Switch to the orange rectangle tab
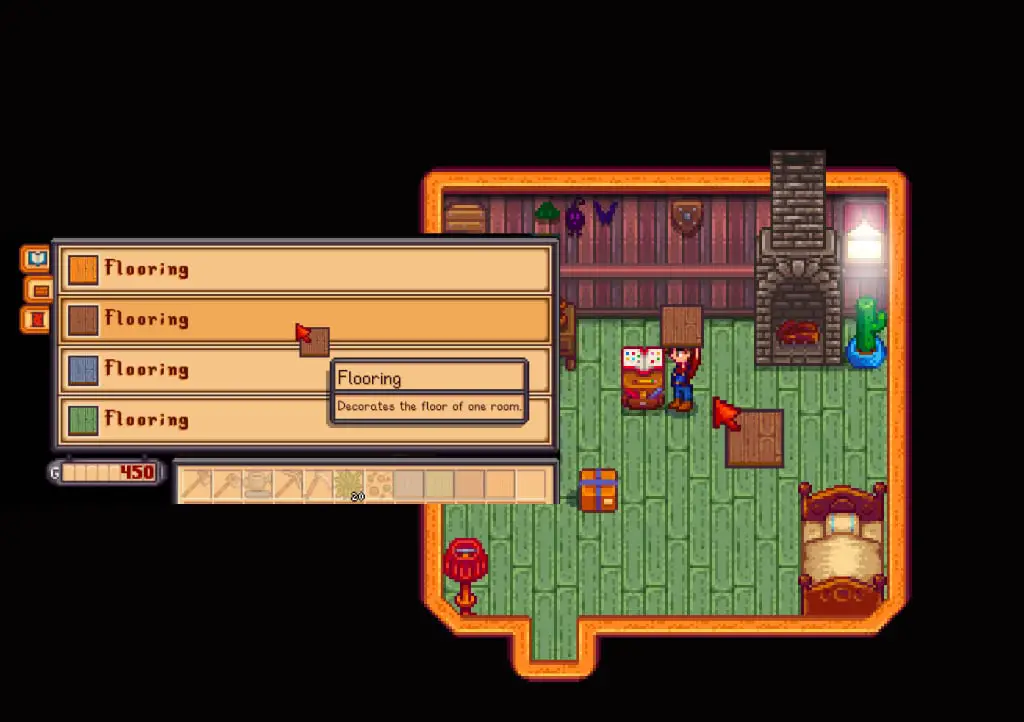This screenshot has width=1024, height=722. (x=40, y=290)
